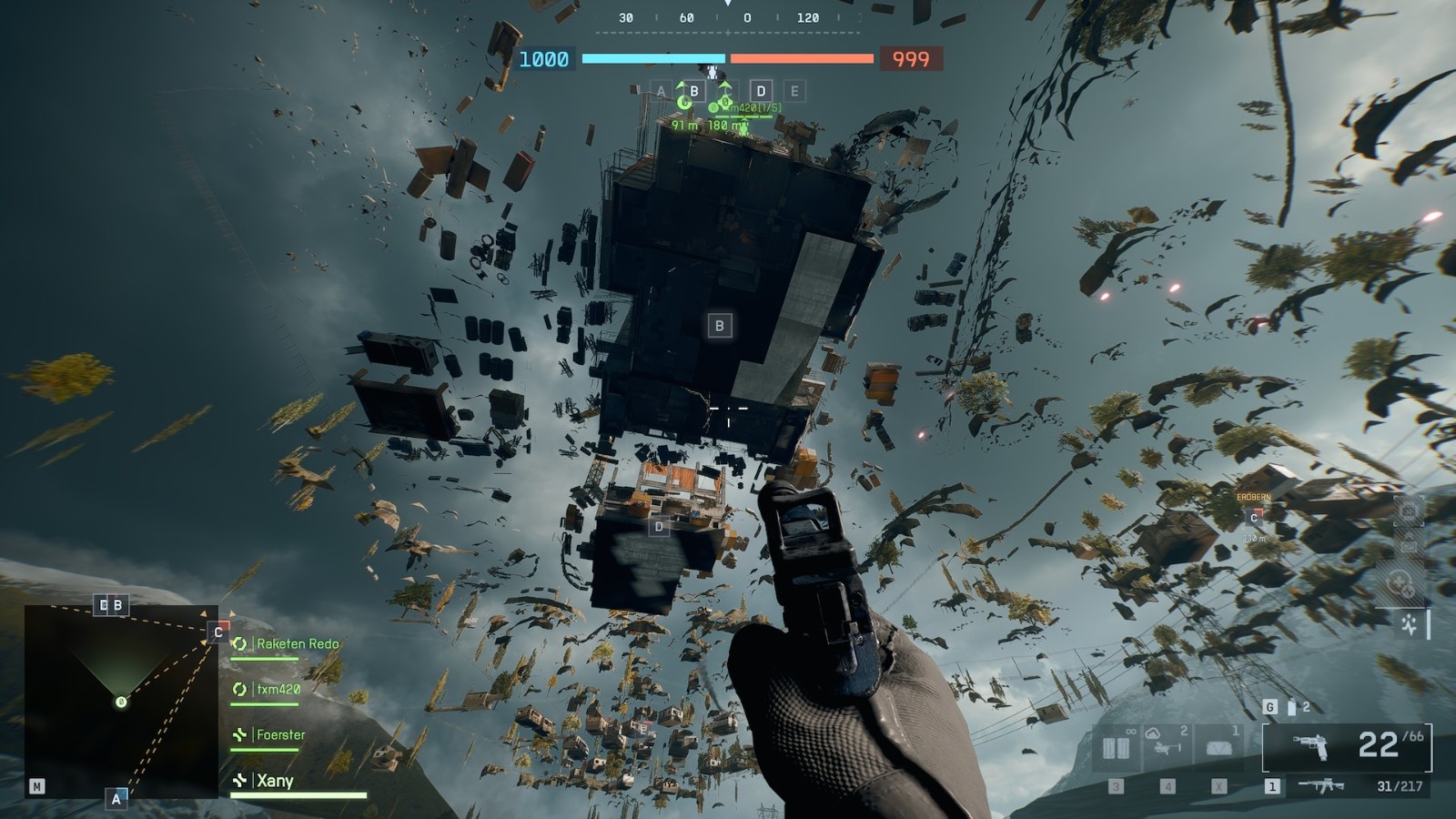Screen dimensions: 1456x819
Task: Select flag C marker on the minimap
Action: pos(218,632)
